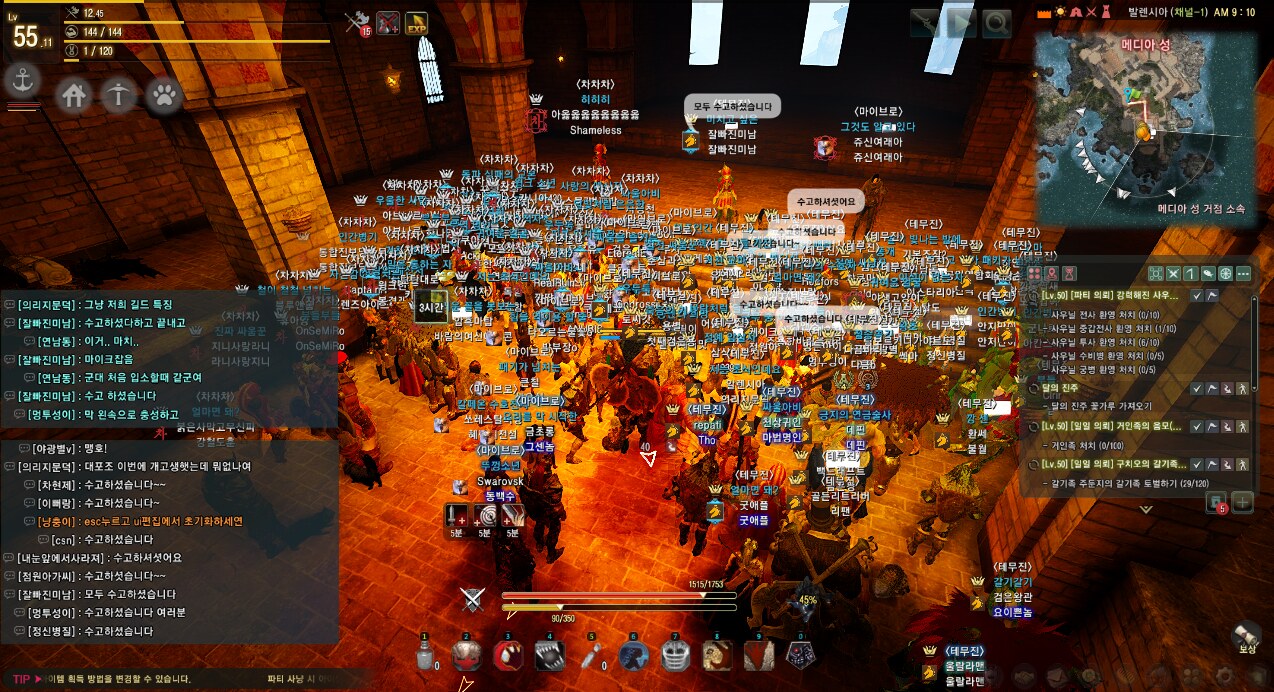Image resolution: width=1274 pixels, height=692 pixels.
Task: Open the quest tracker's three-dots options button
Action: tap(1243, 273)
